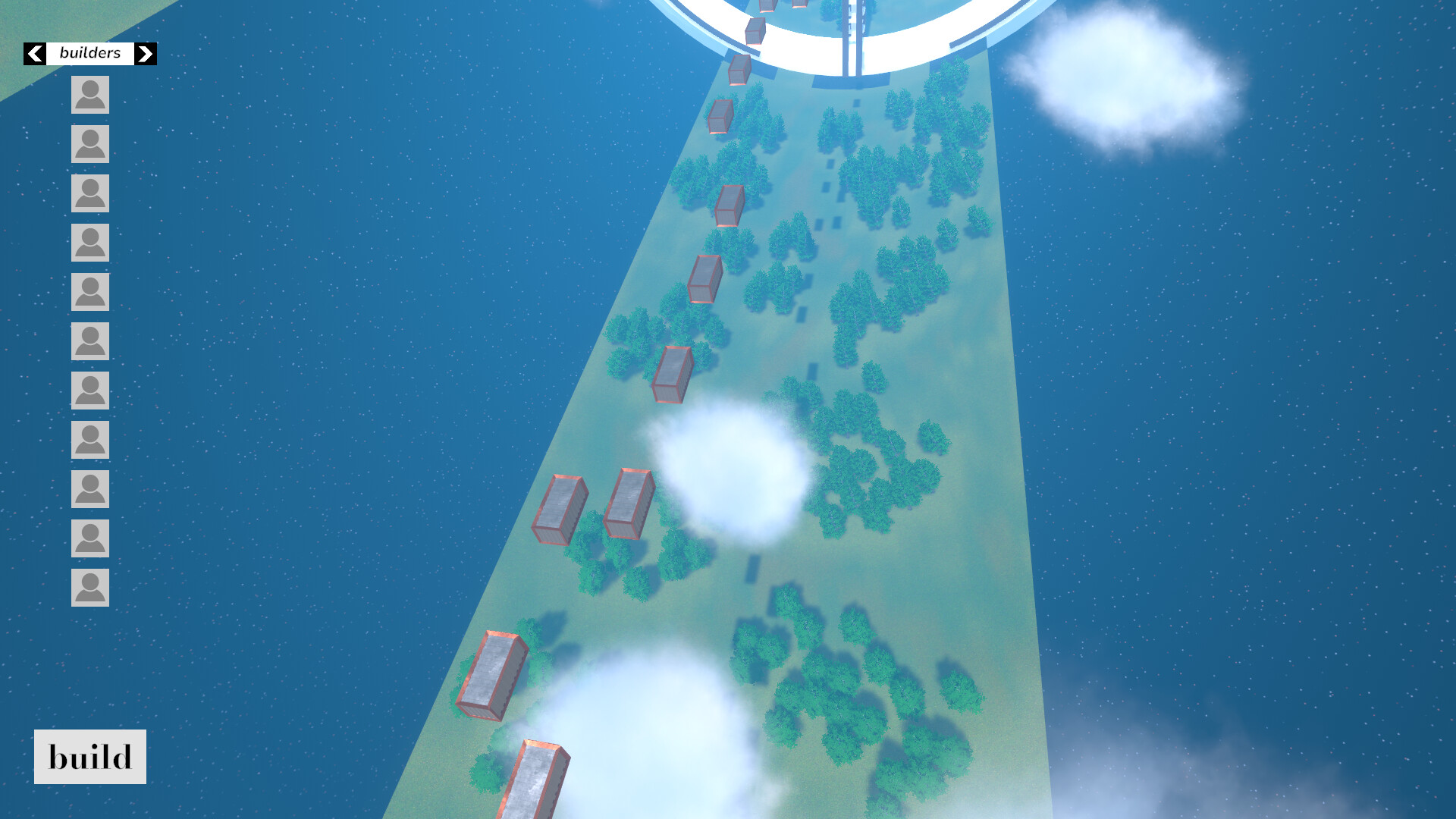Click the right arrow beside builders
The height and width of the screenshot is (819, 1456).
click(145, 53)
